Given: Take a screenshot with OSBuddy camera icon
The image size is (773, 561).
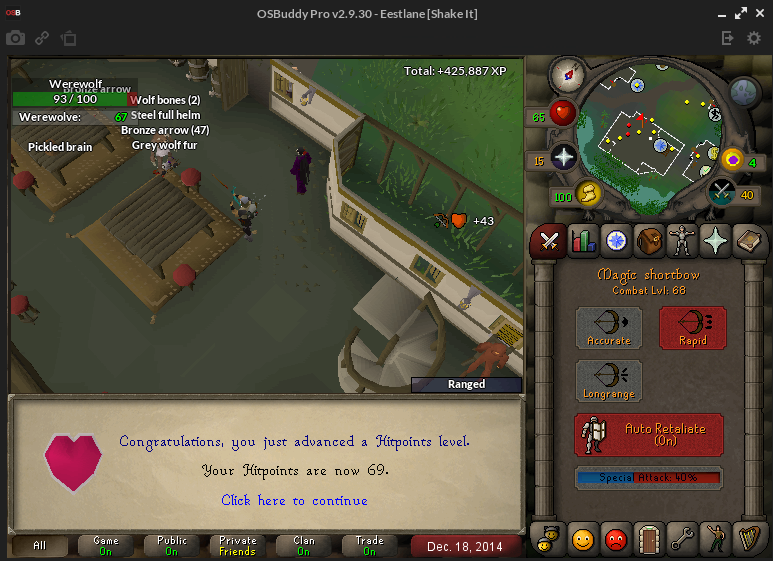Looking at the screenshot, I should click(15, 38).
